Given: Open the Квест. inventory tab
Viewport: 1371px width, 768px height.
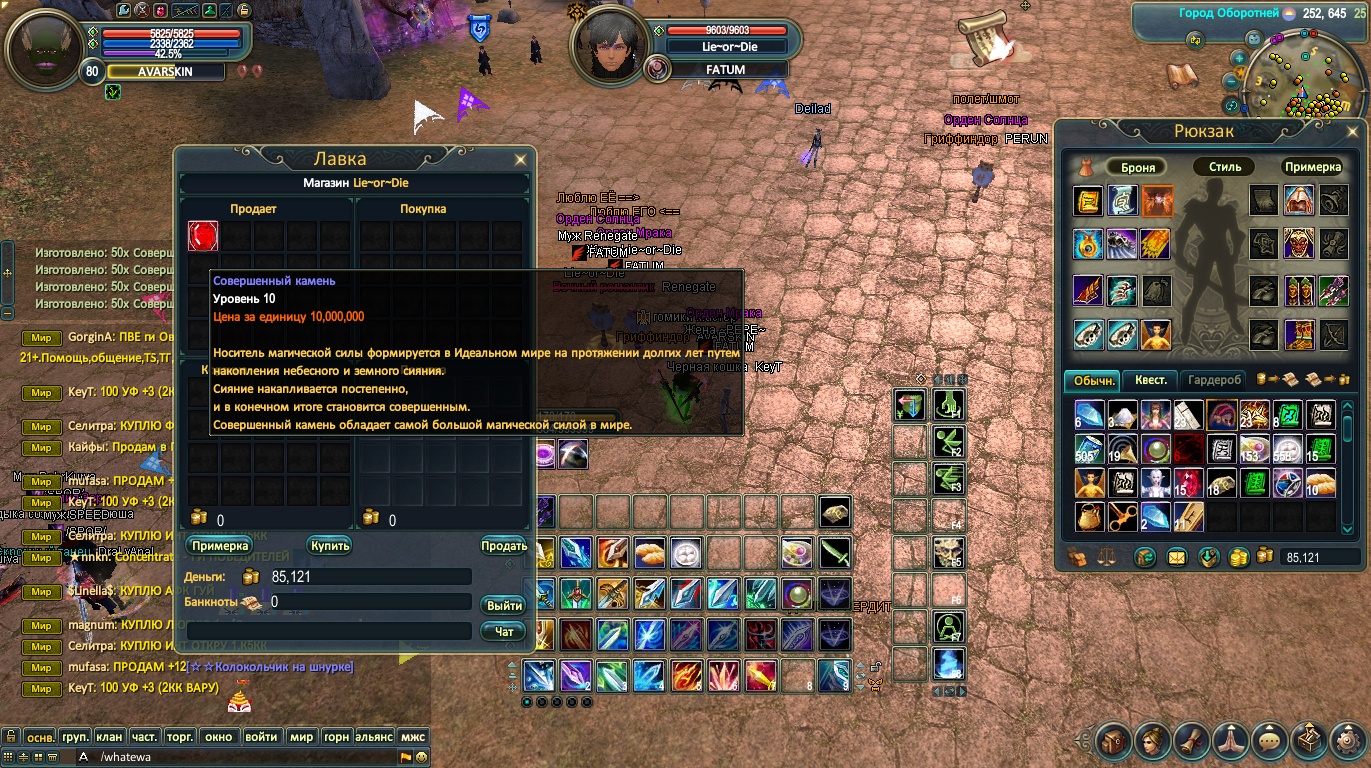Looking at the screenshot, I should [x=1150, y=380].
